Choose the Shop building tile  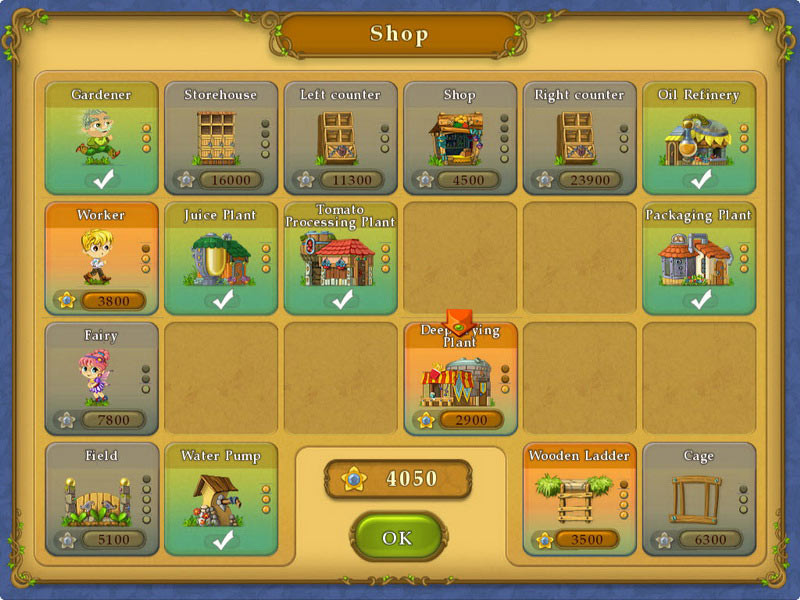(459, 138)
